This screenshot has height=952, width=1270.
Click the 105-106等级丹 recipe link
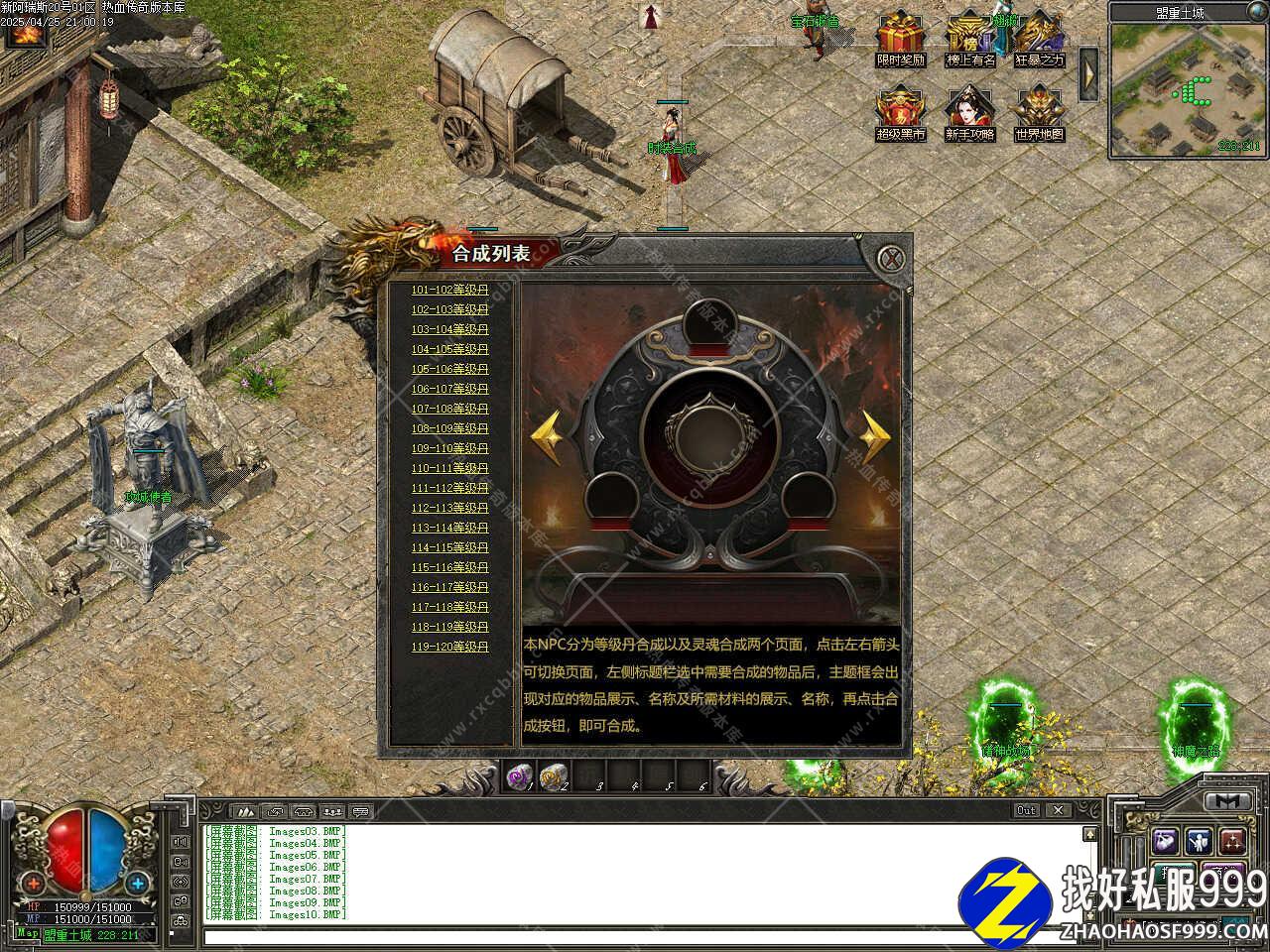pos(450,369)
